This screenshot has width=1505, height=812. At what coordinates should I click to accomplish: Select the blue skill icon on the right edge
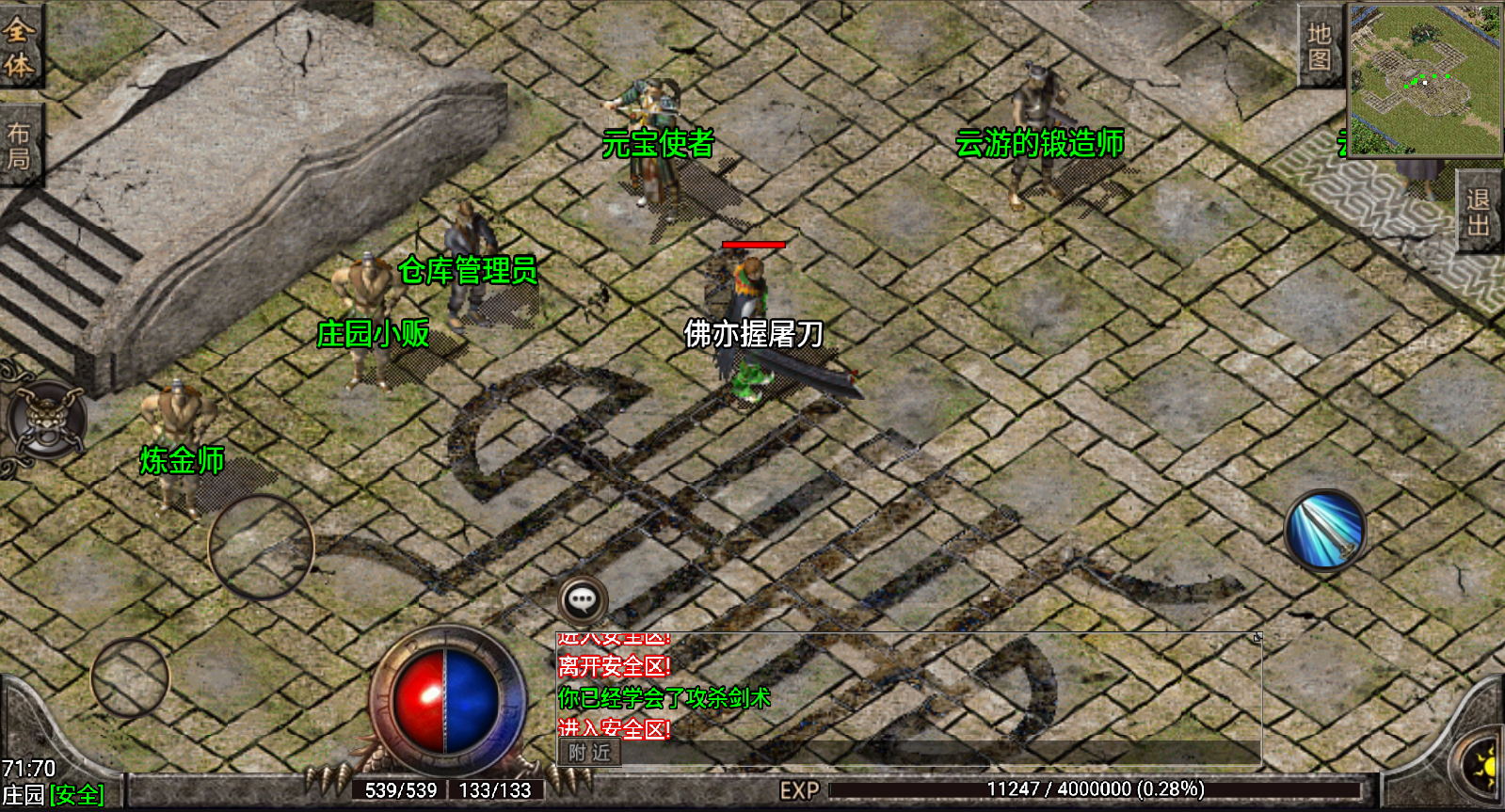click(1325, 530)
